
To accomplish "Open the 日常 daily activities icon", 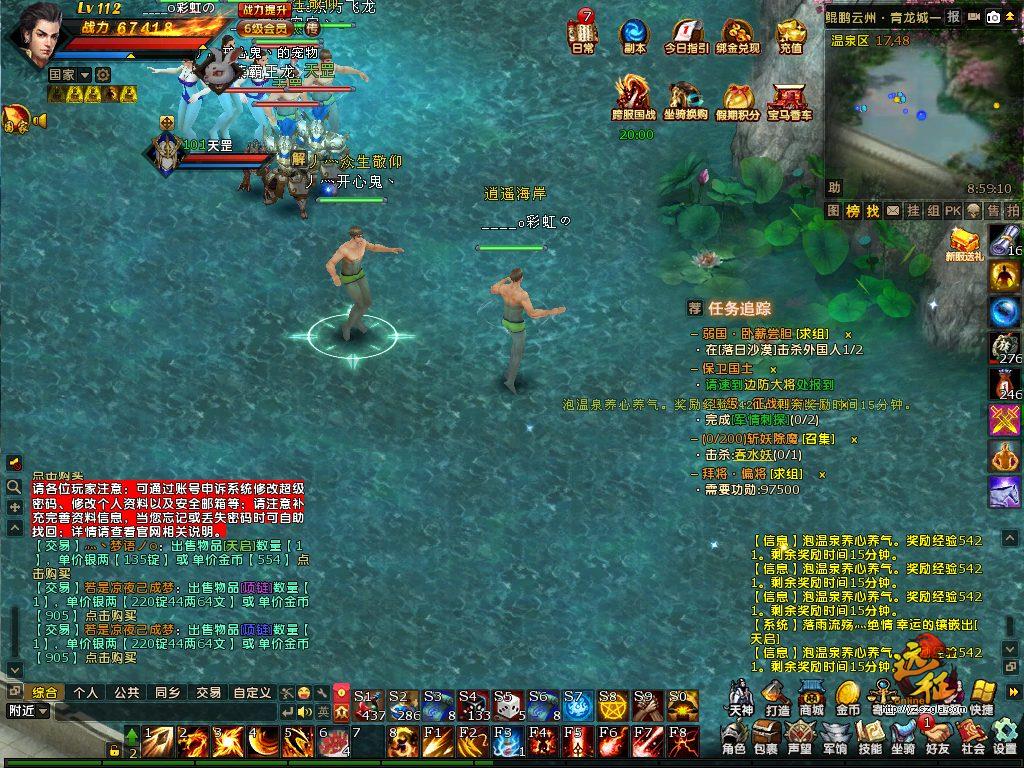I will (582, 35).
